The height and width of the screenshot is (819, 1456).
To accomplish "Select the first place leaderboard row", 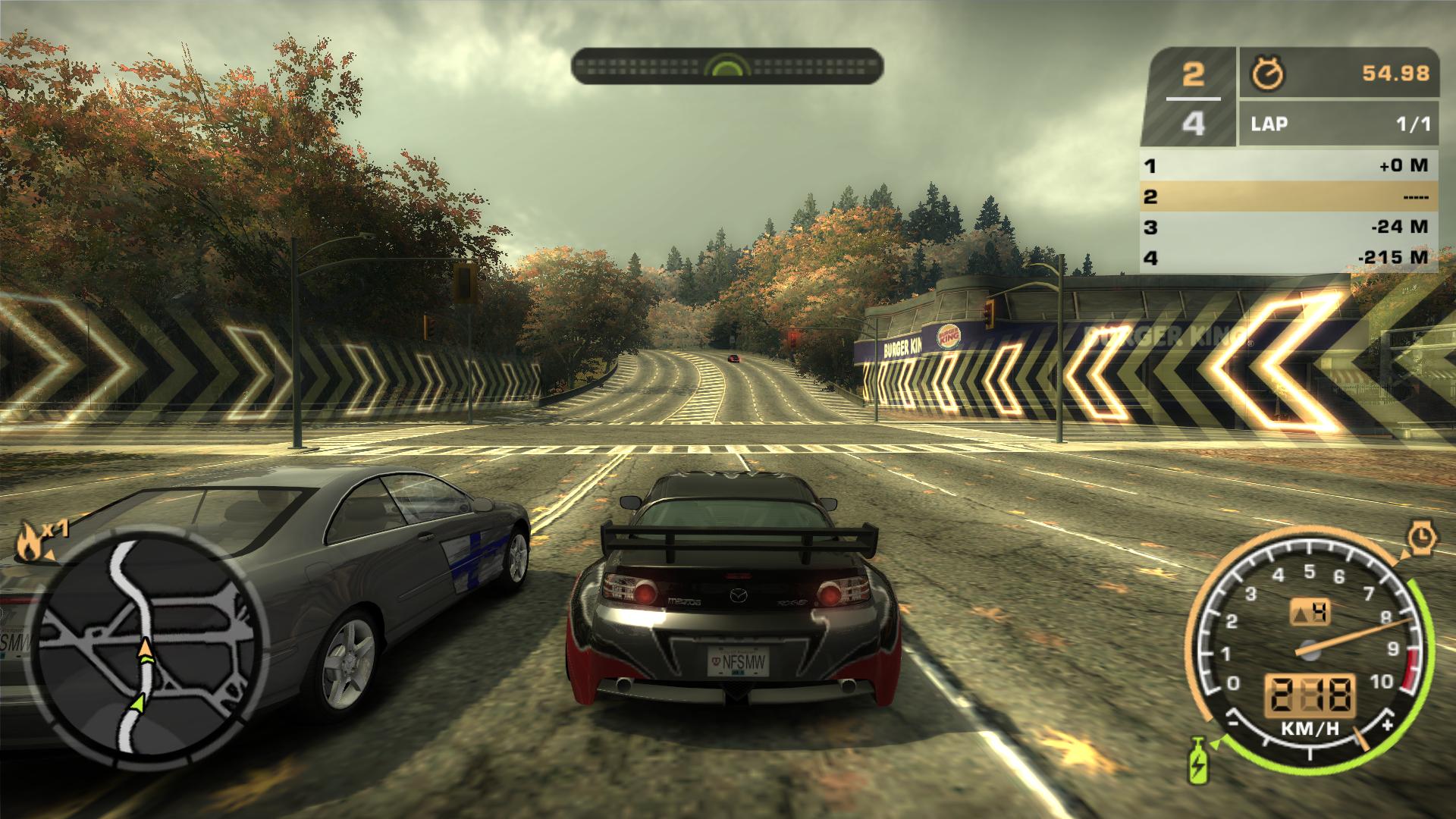I will 1288,165.
